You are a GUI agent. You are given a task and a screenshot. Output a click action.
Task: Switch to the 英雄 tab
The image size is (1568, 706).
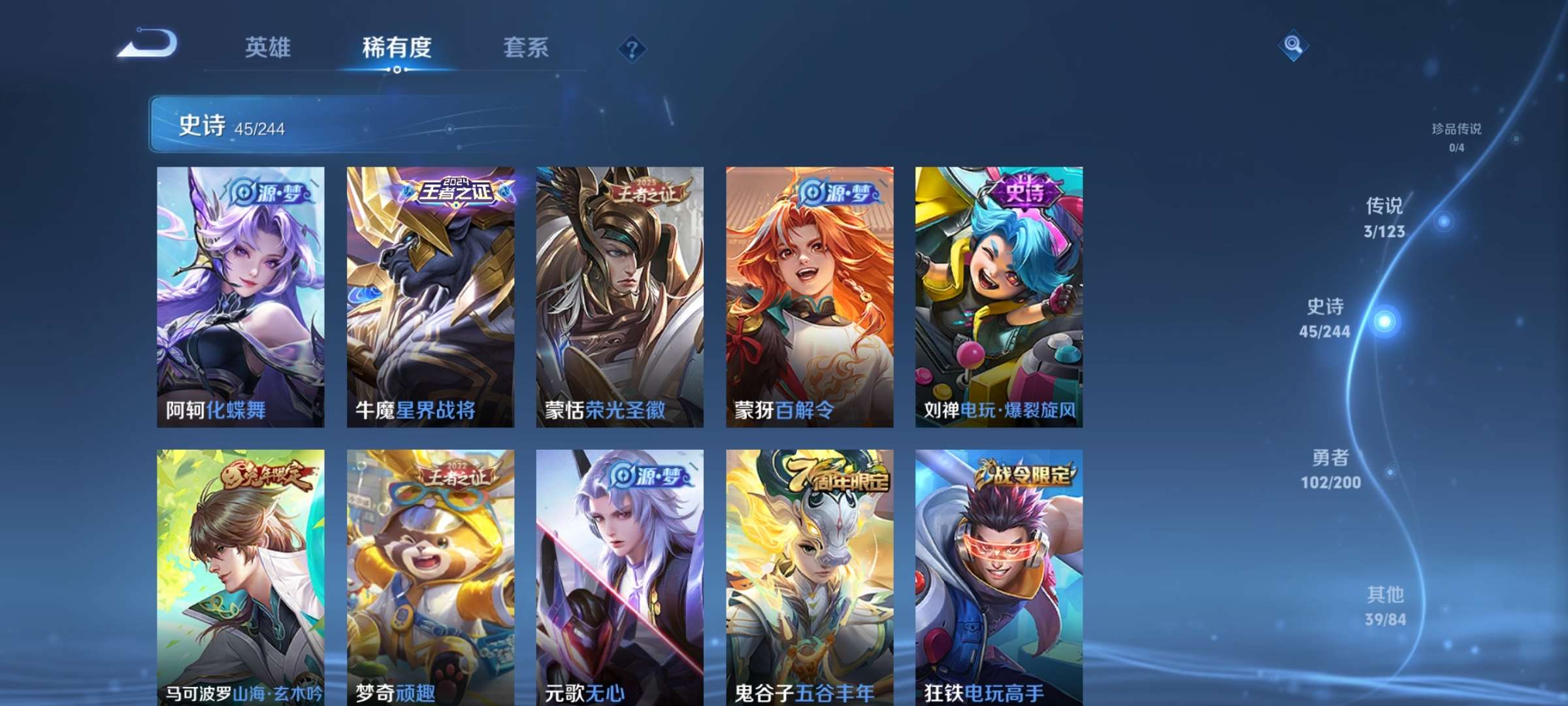tap(270, 46)
